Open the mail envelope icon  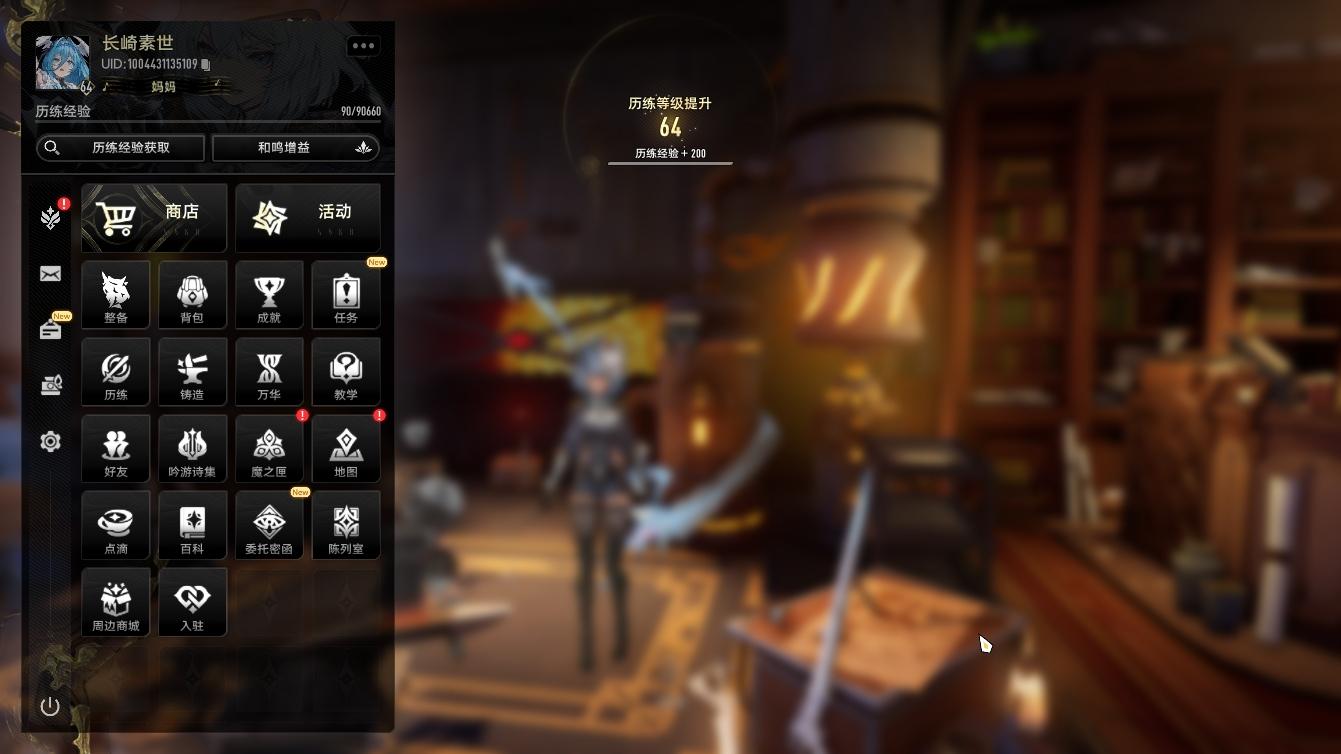pos(51,274)
